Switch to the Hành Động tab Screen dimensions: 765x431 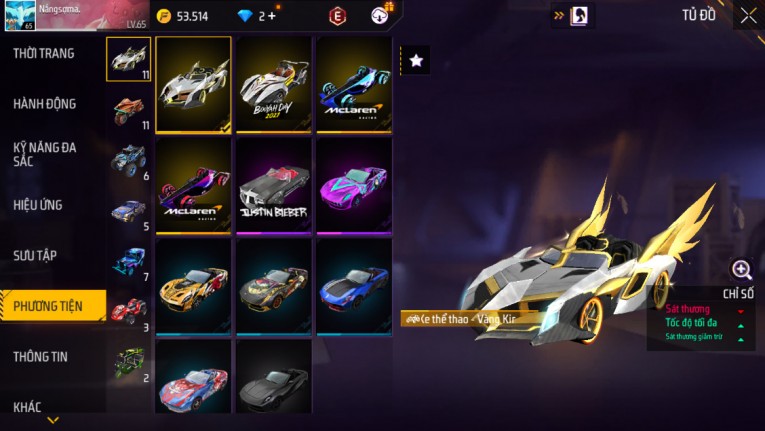coord(44,103)
